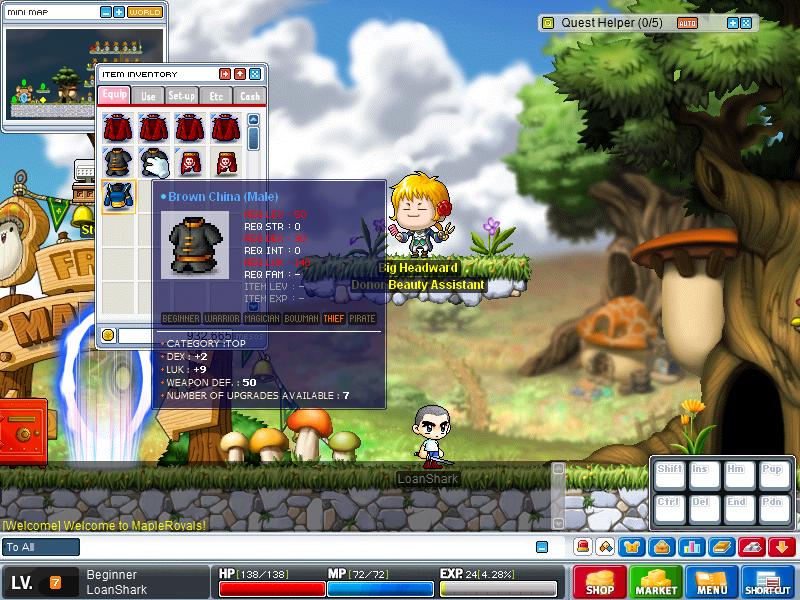Open the WORLD map from minimap
Screen dimensions: 800x600
point(145,13)
